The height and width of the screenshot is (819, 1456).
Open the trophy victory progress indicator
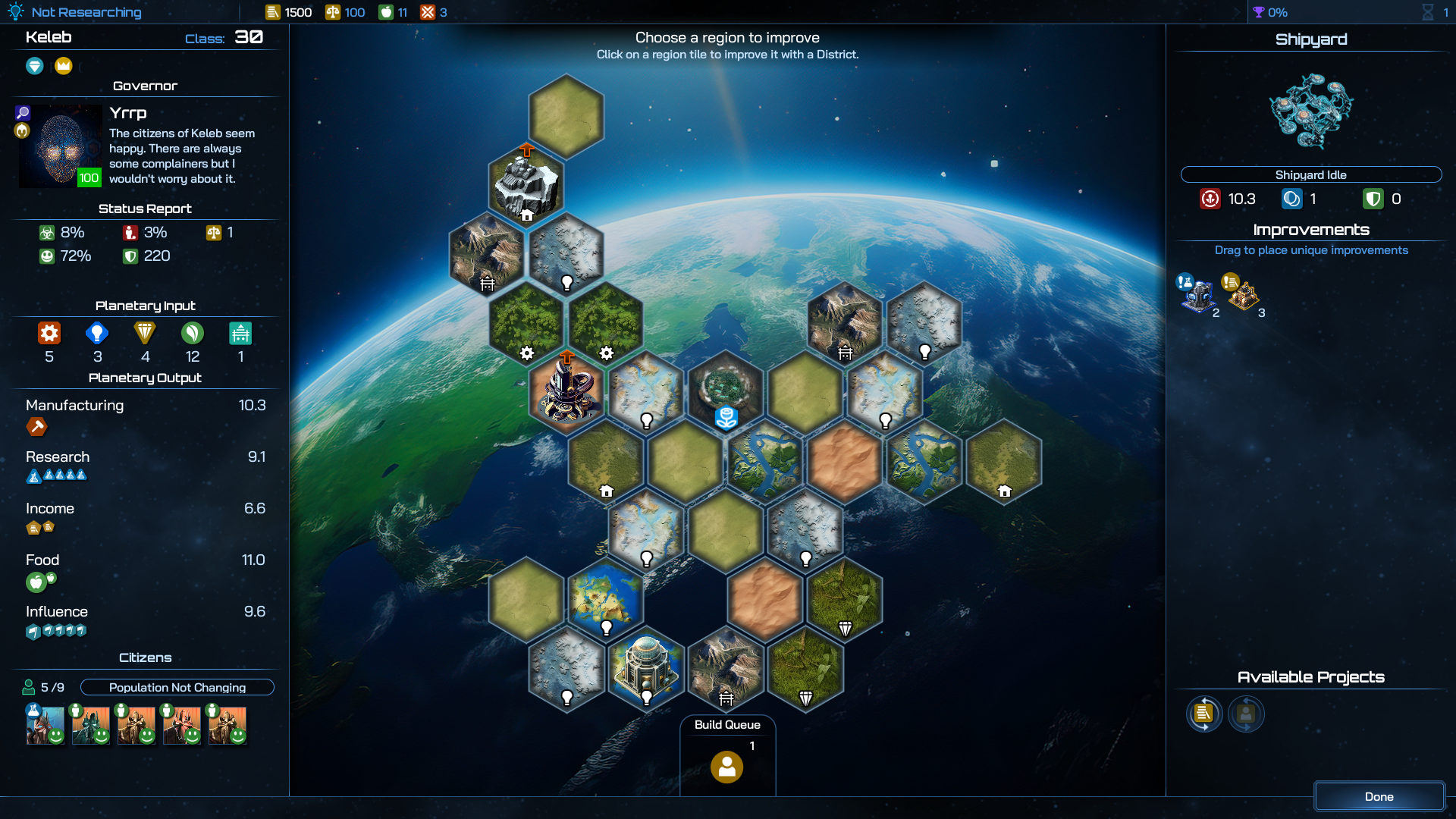(x=1270, y=12)
